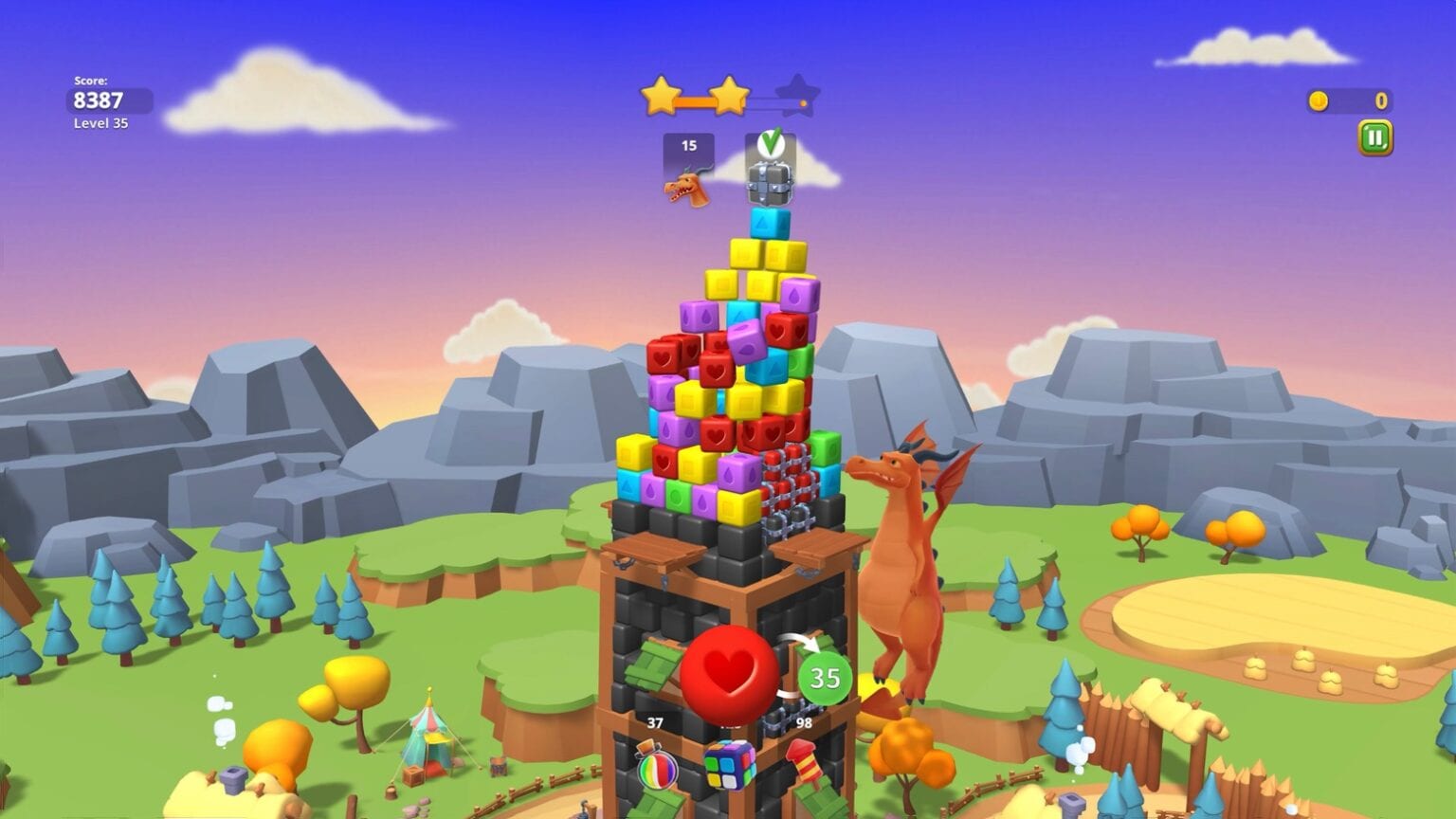View the completed metal crate objective
1456x819 pixels.
coord(770,169)
